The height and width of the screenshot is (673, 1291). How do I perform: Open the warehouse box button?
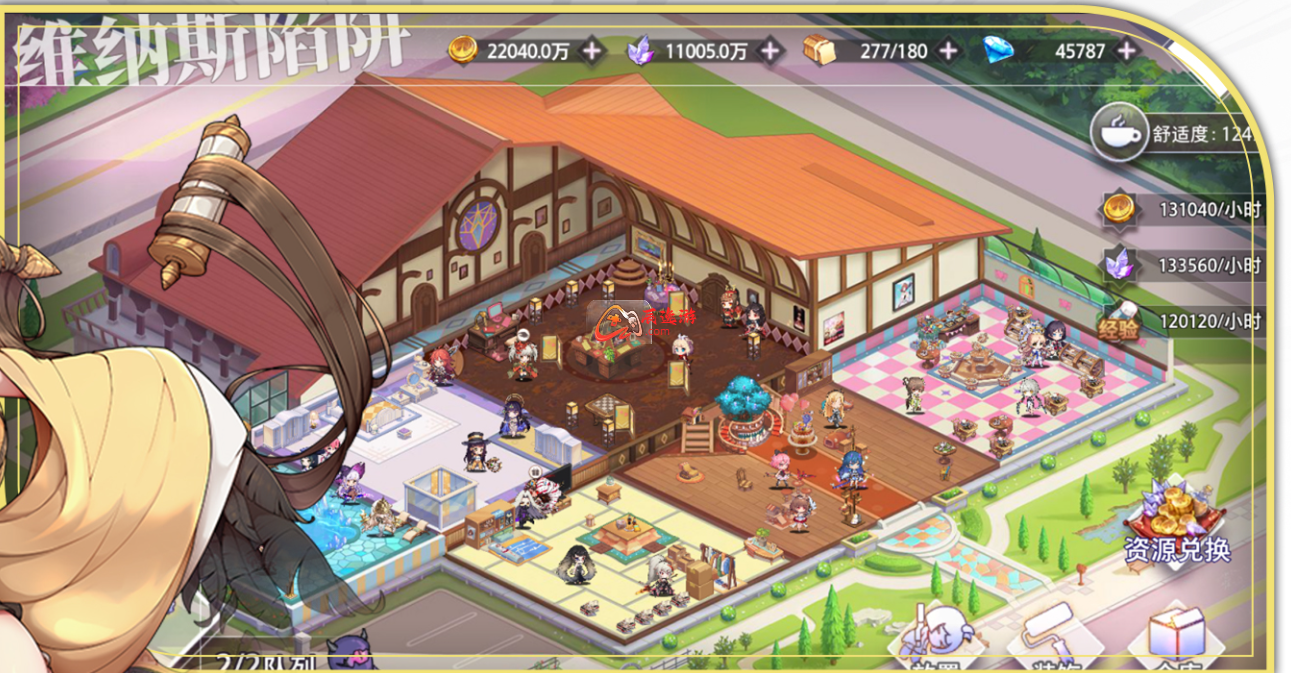(1176, 636)
